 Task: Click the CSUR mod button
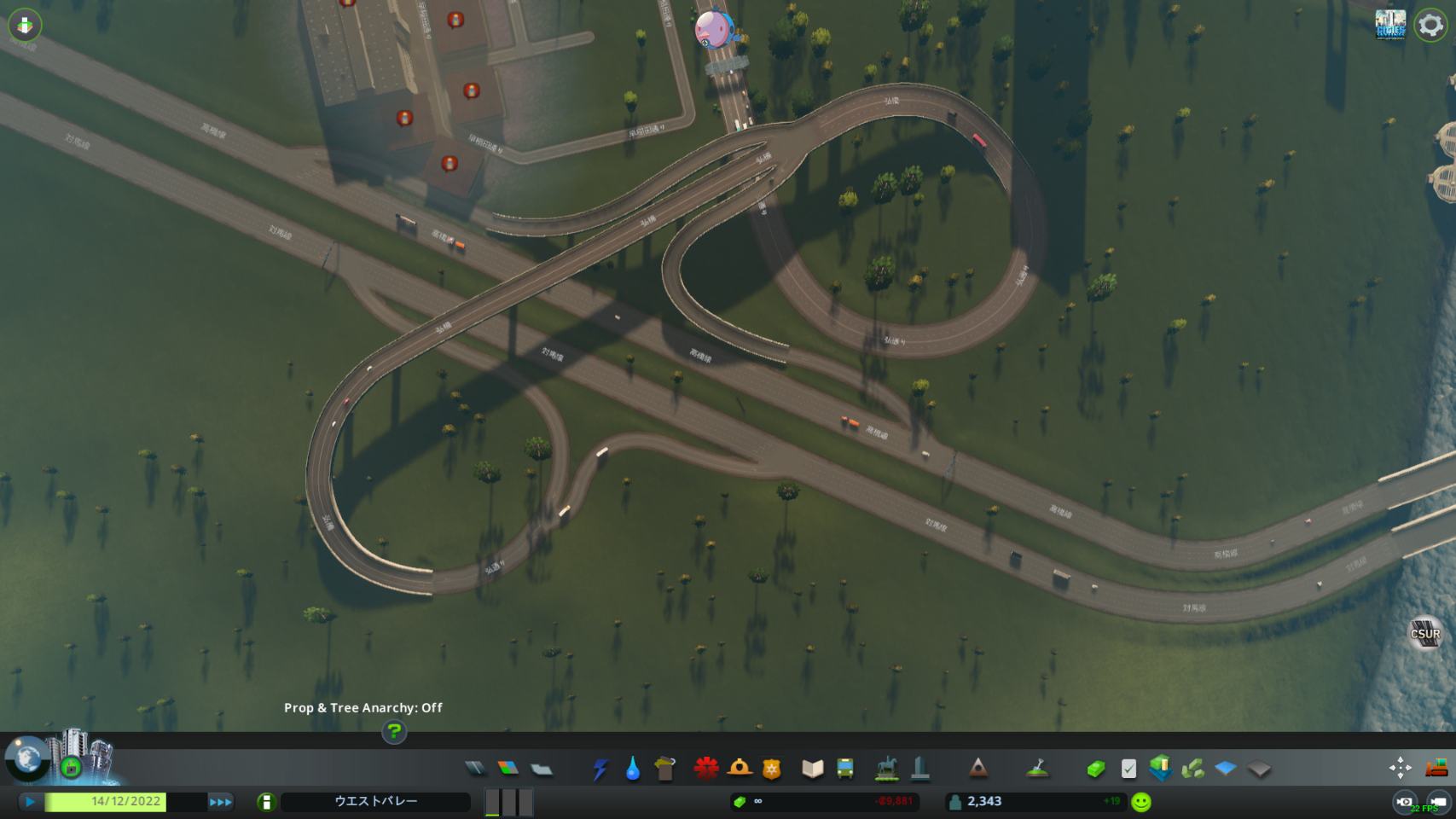coord(1424,633)
